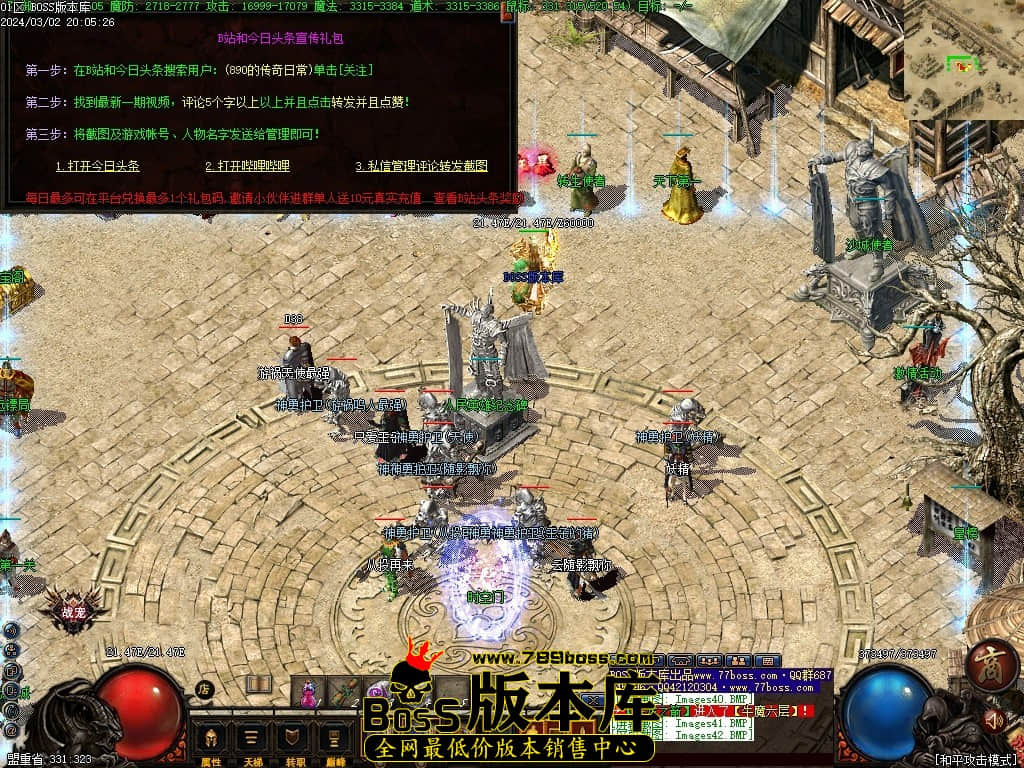The width and height of the screenshot is (1024, 768).
Task: Open the 店 shop button
Action: tap(204, 689)
